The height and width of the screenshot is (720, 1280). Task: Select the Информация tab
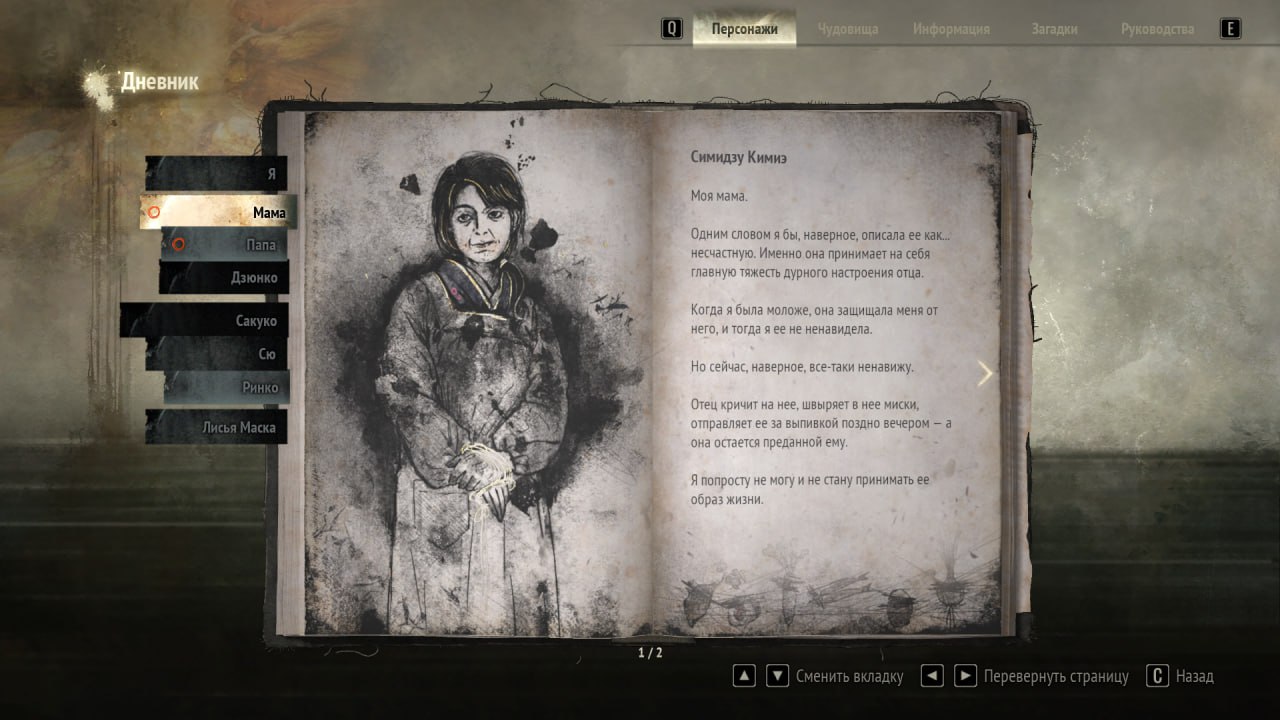click(951, 29)
